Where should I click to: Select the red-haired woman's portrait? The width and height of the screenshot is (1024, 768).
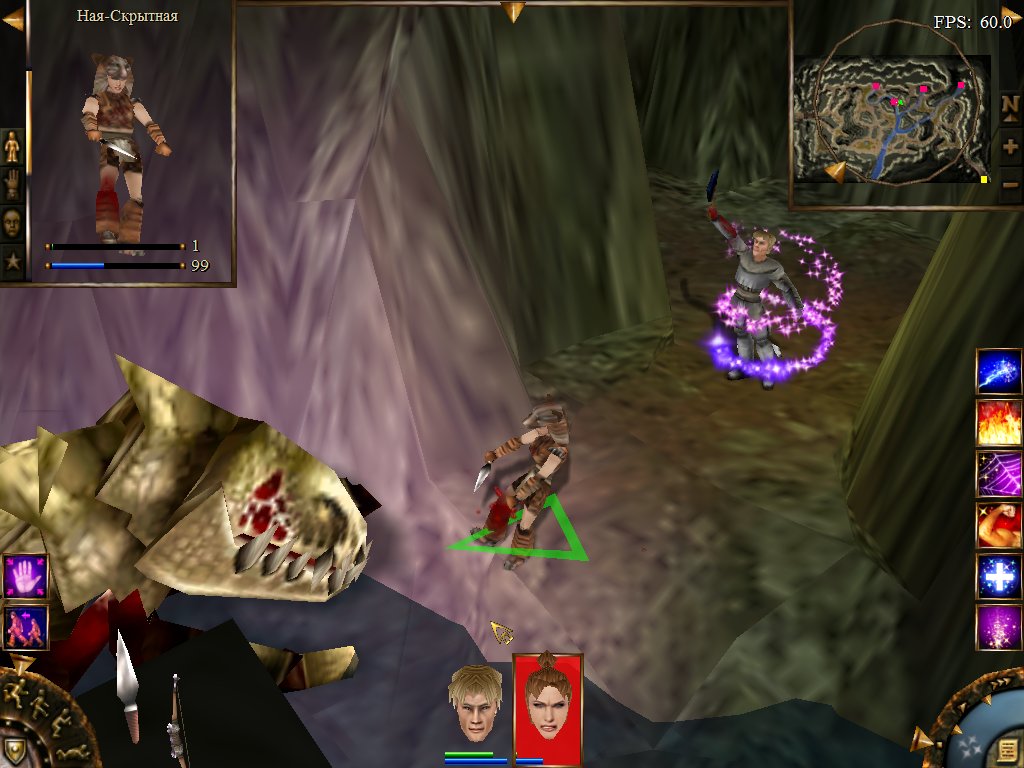[546, 705]
